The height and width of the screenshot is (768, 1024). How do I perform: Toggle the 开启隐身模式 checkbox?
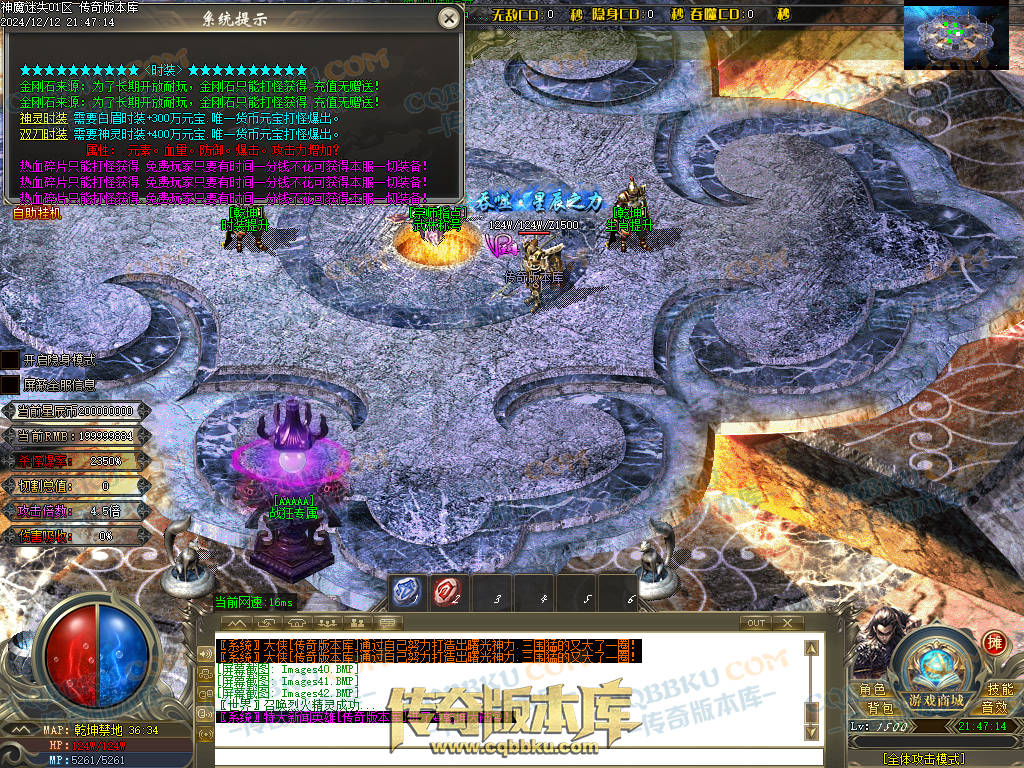click(9, 359)
